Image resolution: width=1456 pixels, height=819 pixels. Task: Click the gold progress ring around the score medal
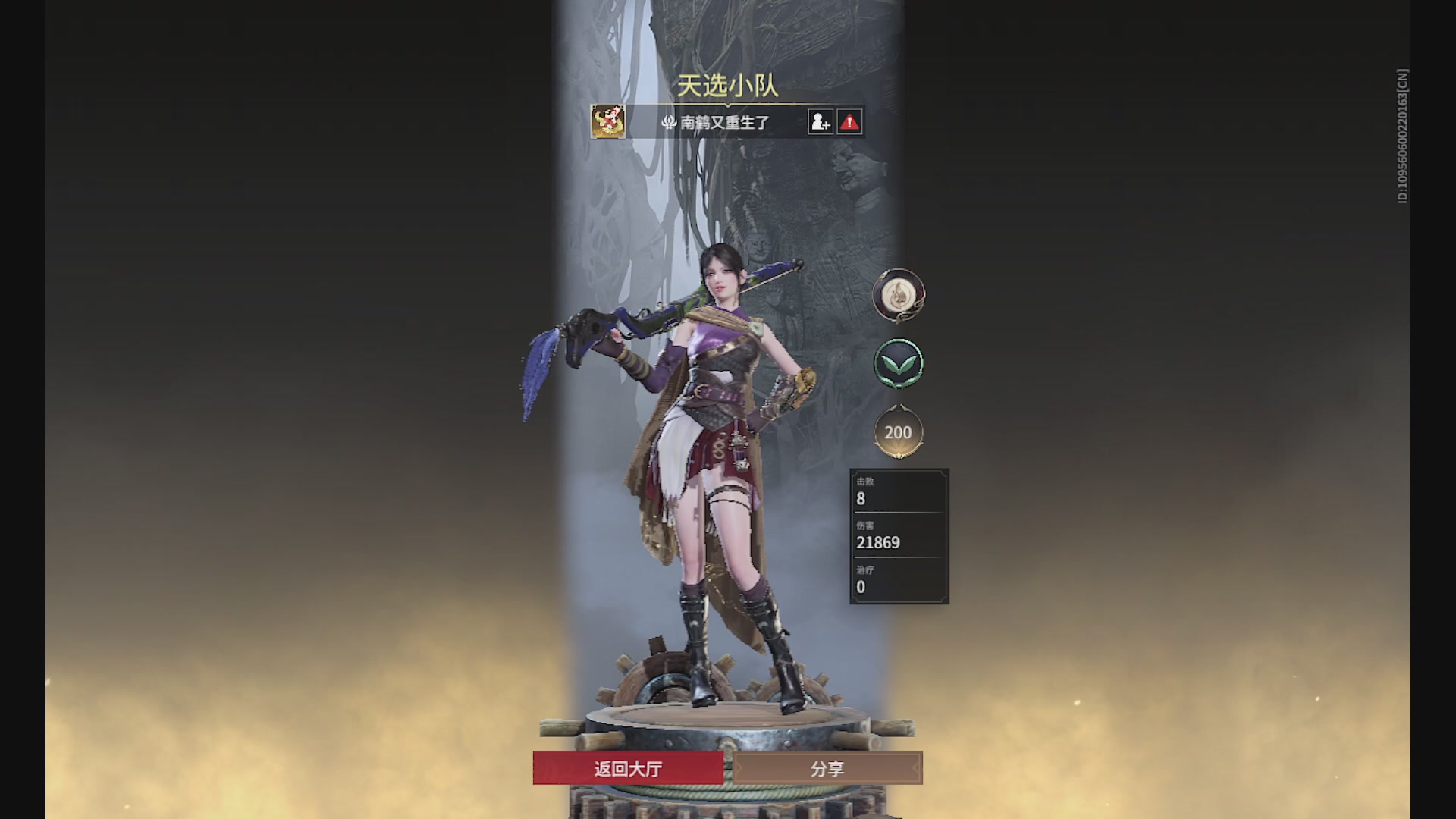[899, 453]
